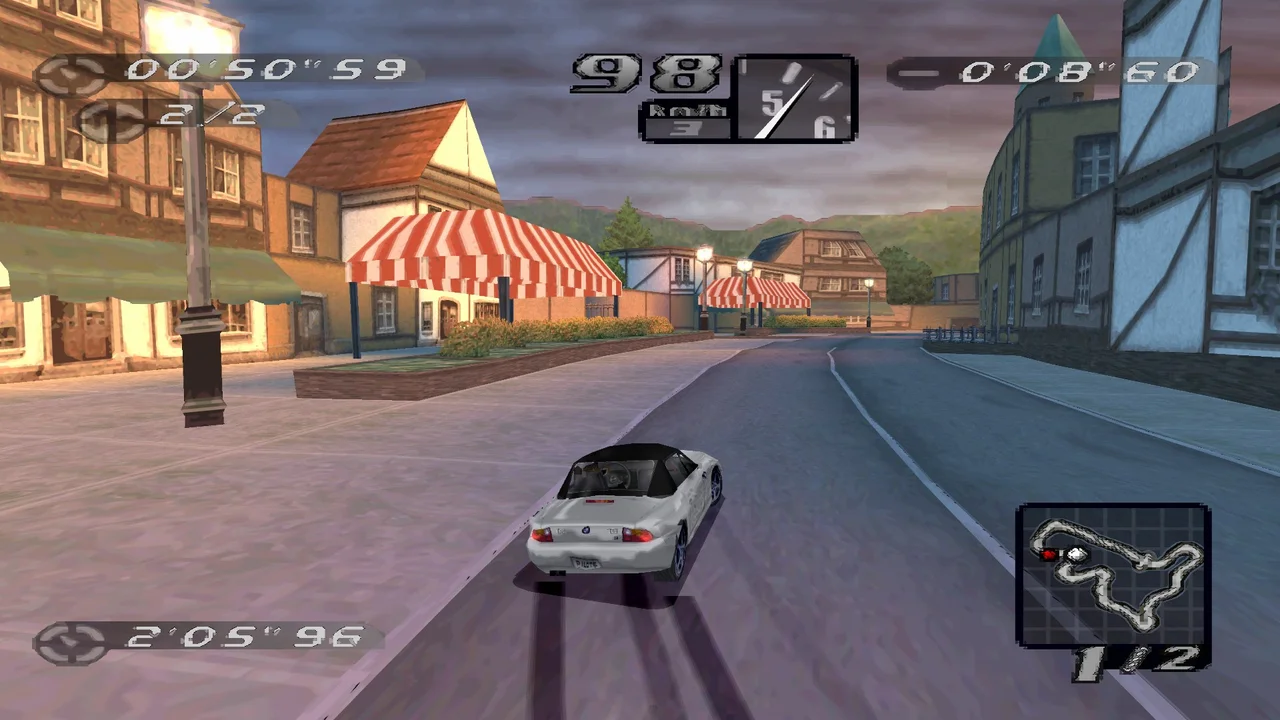Click the lap timer stopwatch icon
The width and height of the screenshot is (1280, 720).
[x=68, y=73]
